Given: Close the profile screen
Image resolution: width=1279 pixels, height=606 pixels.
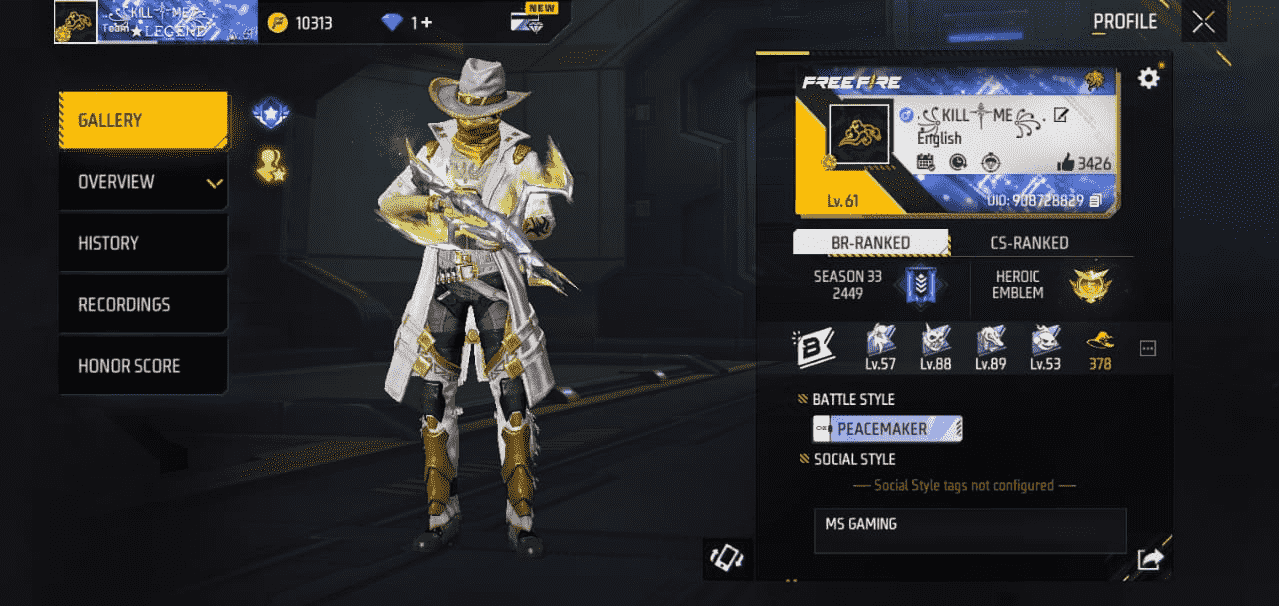Looking at the screenshot, I should pyautogui.click(x=1204, y=22).
